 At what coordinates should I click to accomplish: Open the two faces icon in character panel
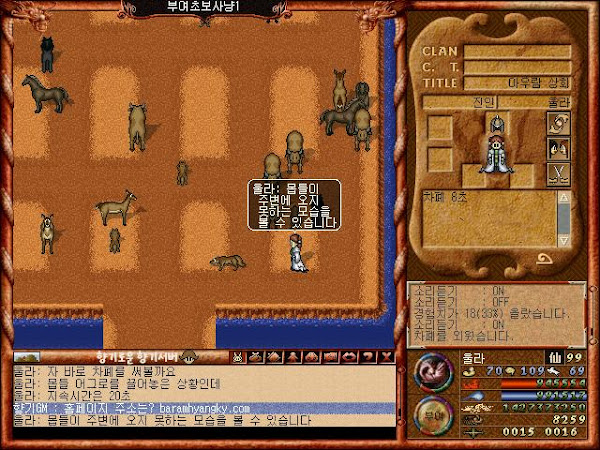point(557,148)
